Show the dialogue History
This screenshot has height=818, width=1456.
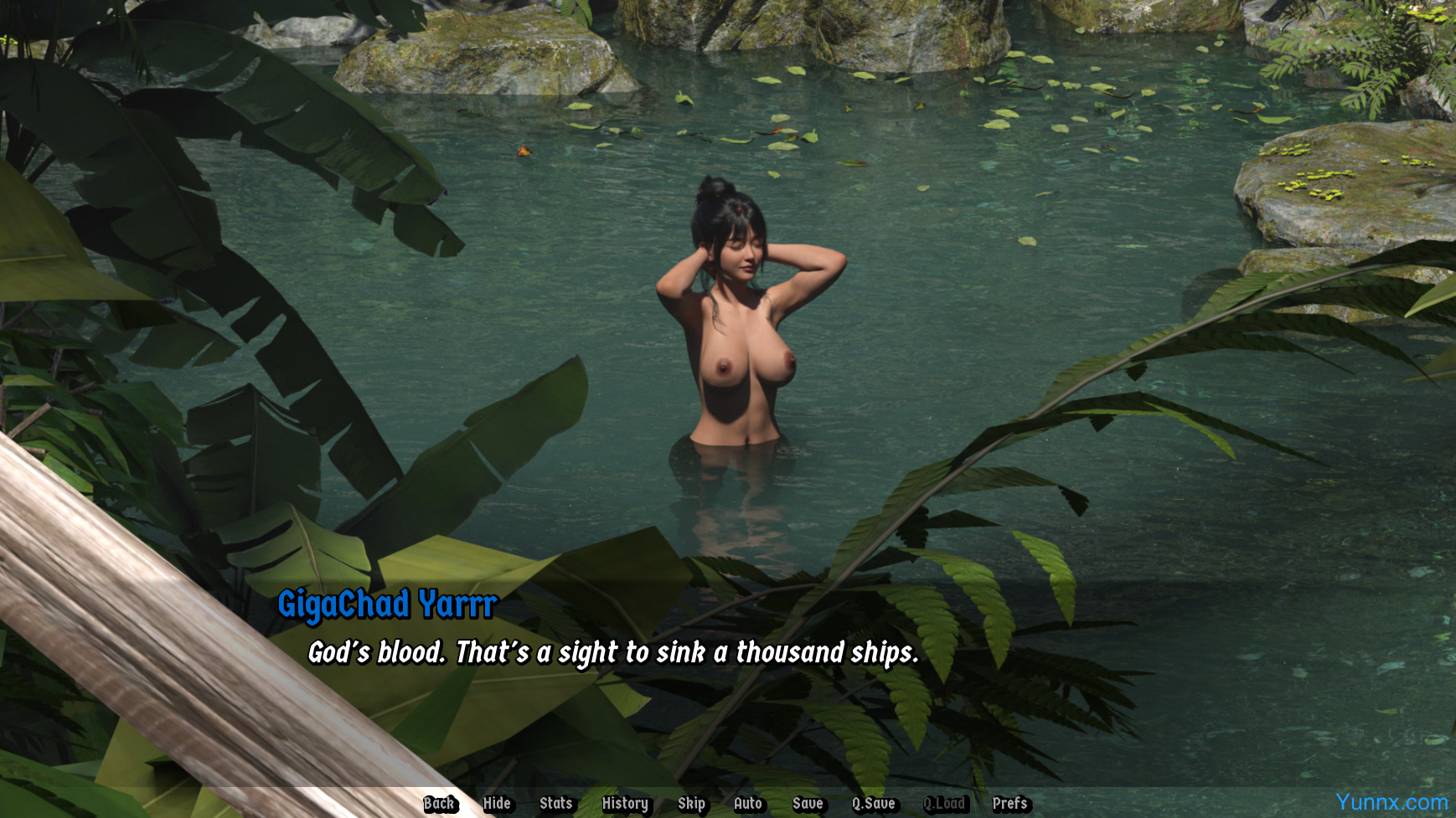[625, 804]
